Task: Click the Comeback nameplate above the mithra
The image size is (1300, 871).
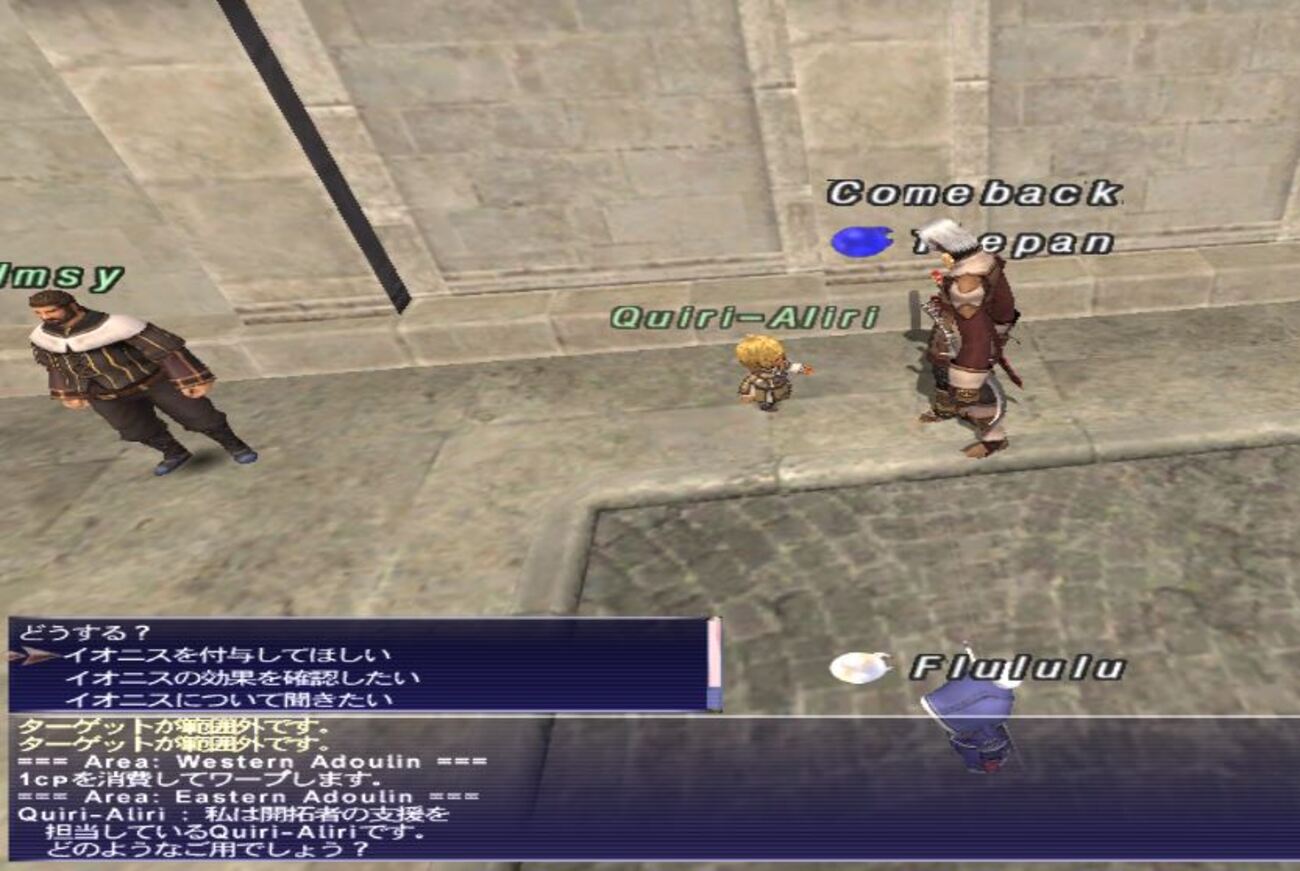Action: pos(975,190)
